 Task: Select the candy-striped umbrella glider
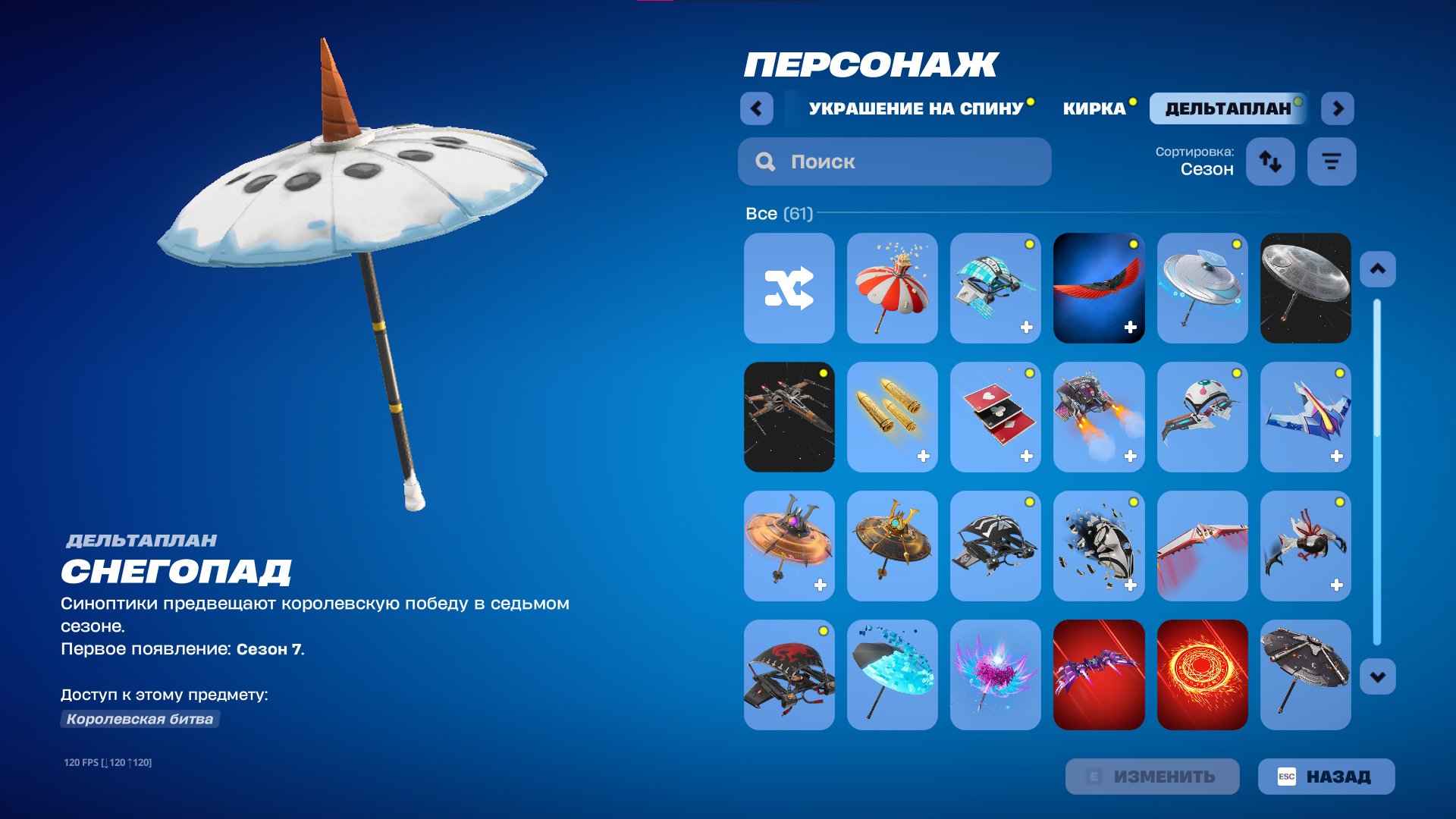click(893, 288)
